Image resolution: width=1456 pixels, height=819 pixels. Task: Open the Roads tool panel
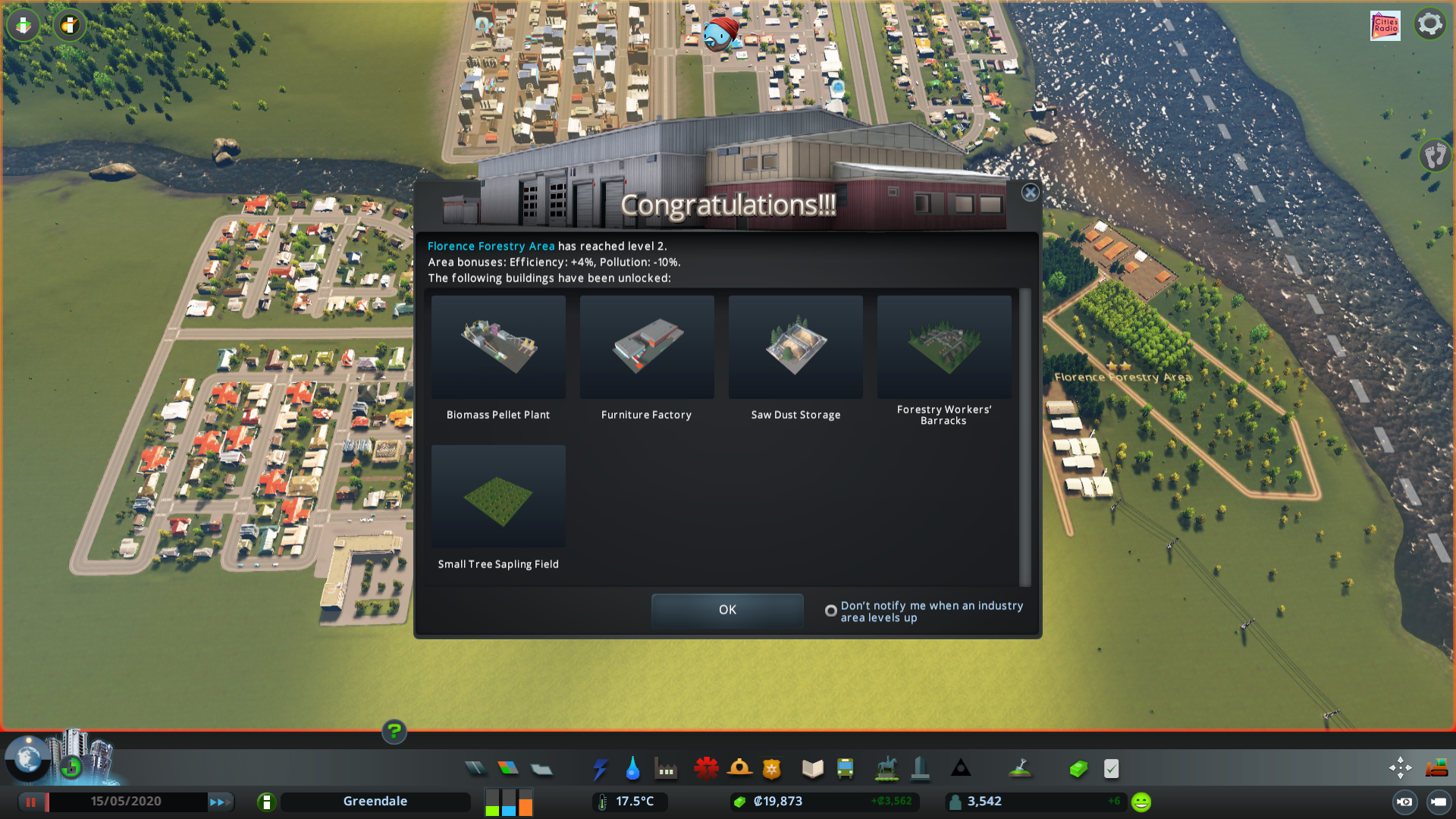[475, 768]
